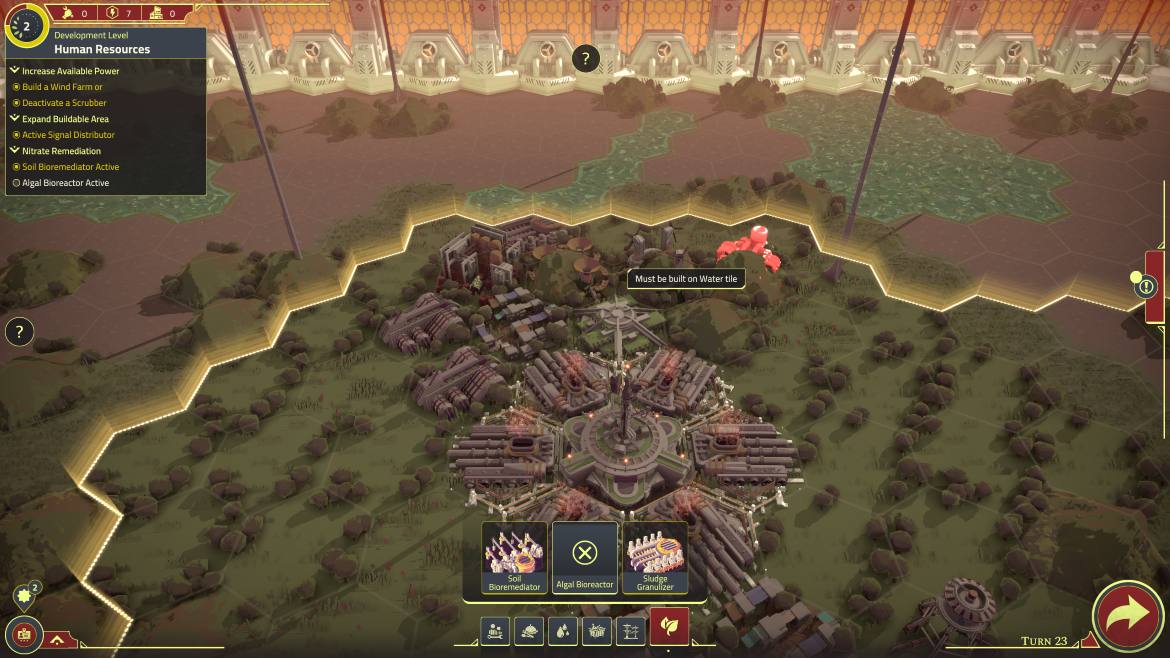Open the Development Level 2 dial
This screenshot has height=658, width=1170.
25,28
